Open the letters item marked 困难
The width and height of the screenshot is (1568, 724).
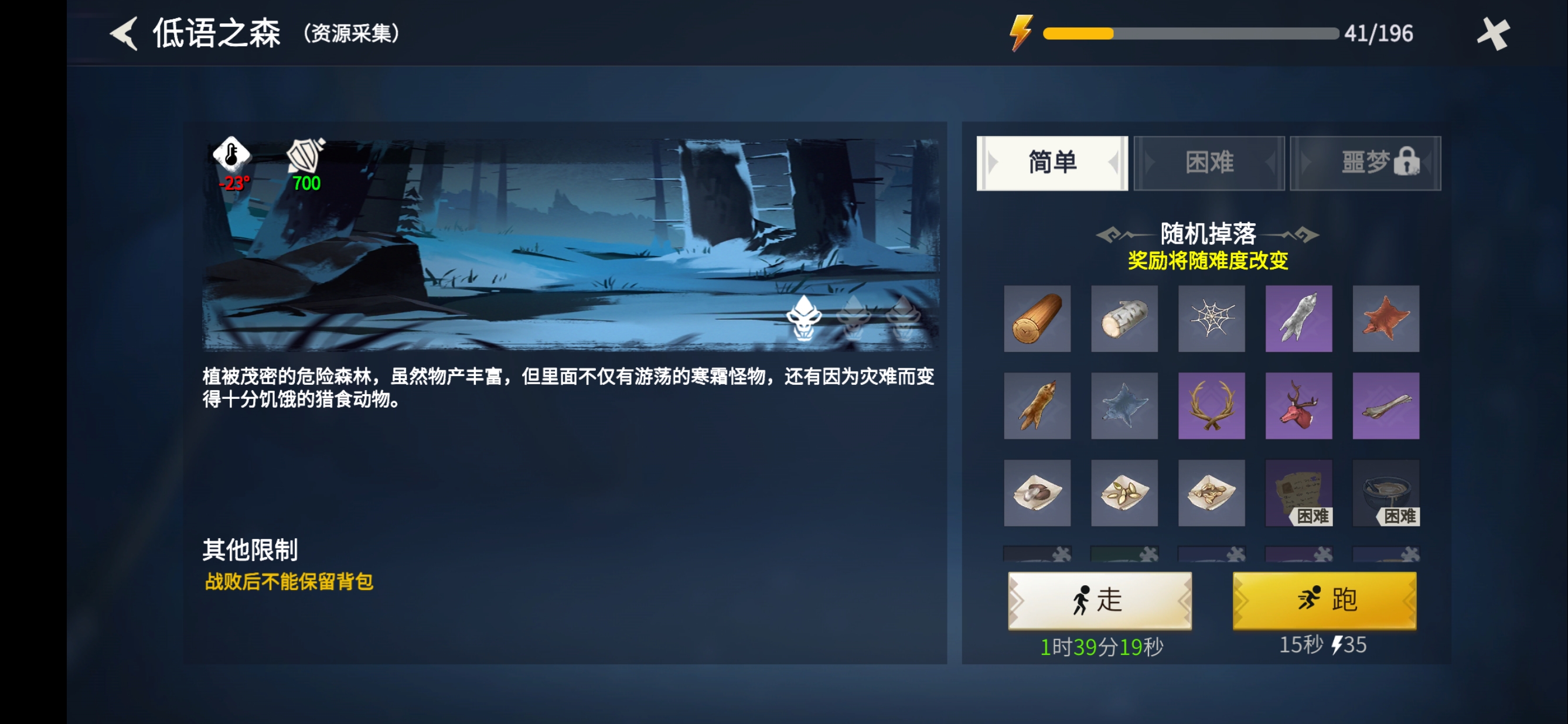(x=1298, y=493)
